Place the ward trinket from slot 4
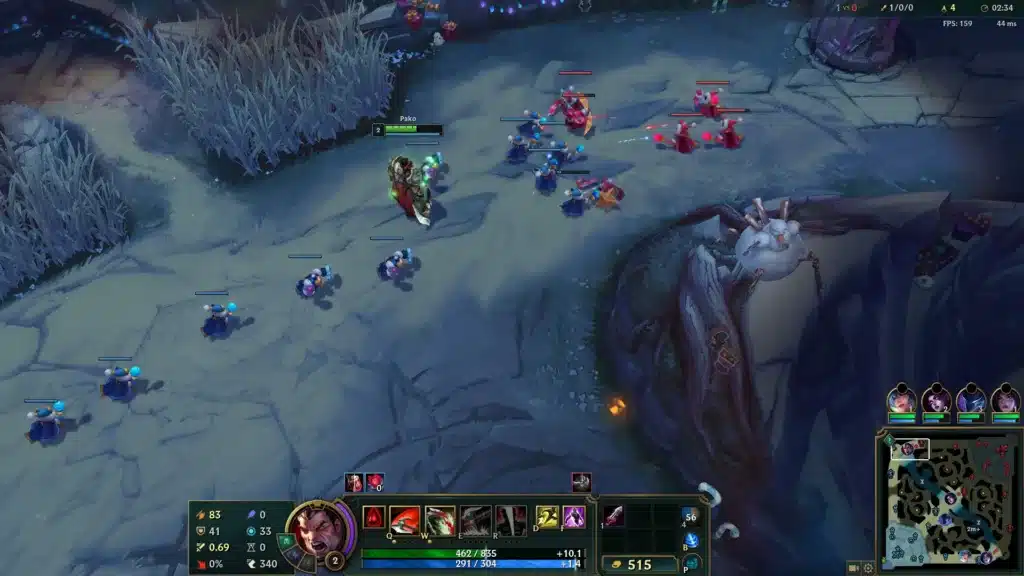Viewport: 1024px width, 576px height. click(x=690, y=516)
